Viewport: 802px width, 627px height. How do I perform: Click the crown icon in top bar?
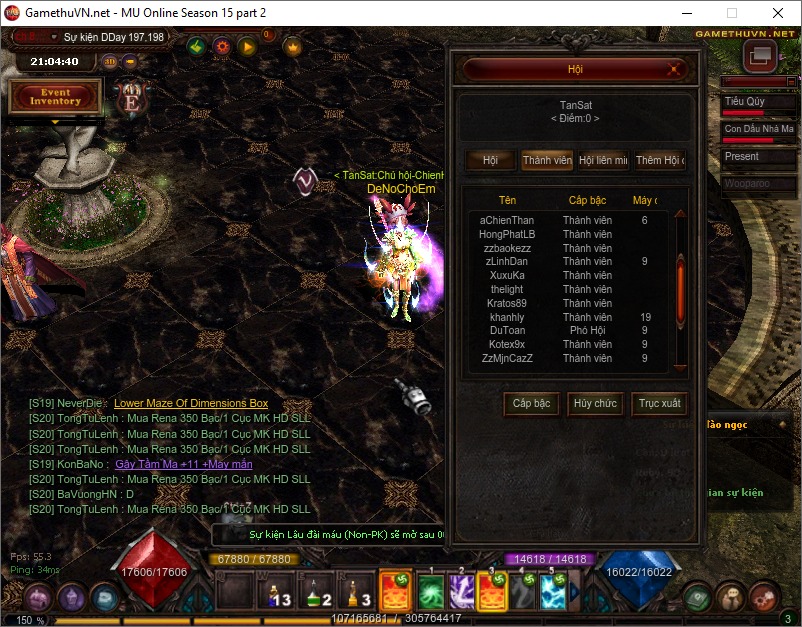(293, 46)
